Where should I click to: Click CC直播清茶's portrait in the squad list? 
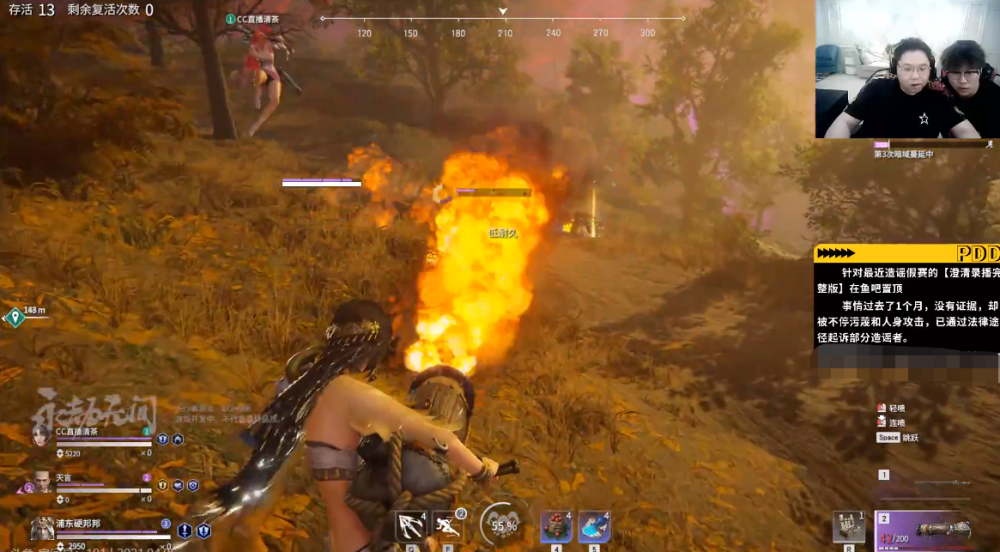click(41, 434)
